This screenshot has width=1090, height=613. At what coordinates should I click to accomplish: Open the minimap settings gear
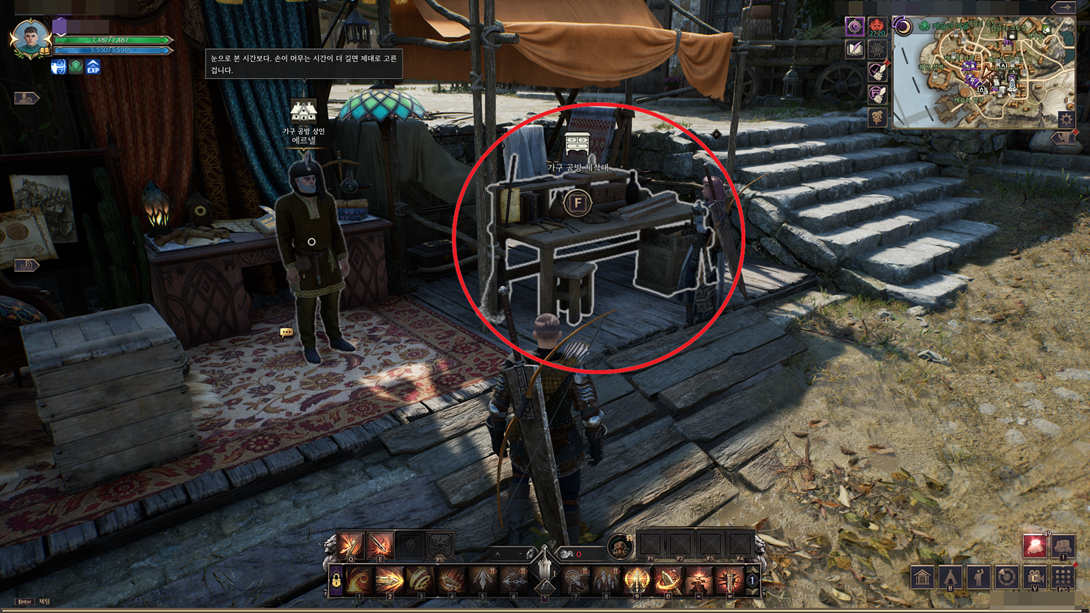[x=1067, y=119]
